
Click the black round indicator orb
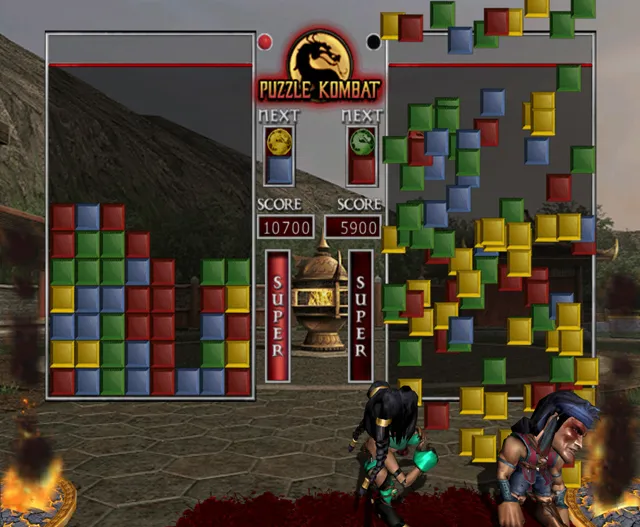click(374, 42)
